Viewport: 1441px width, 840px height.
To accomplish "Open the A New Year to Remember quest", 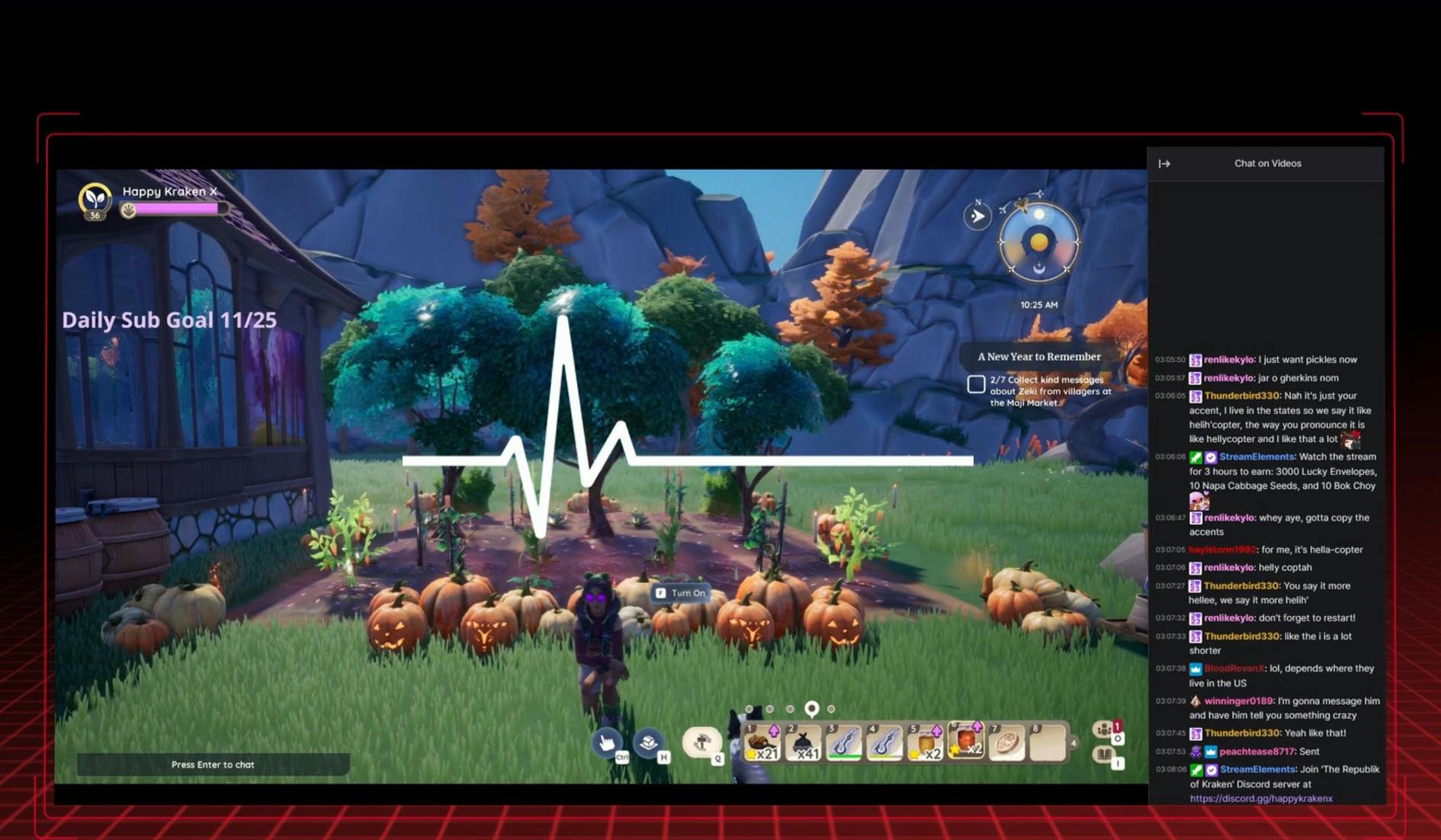I will (x=1038, y=357).
